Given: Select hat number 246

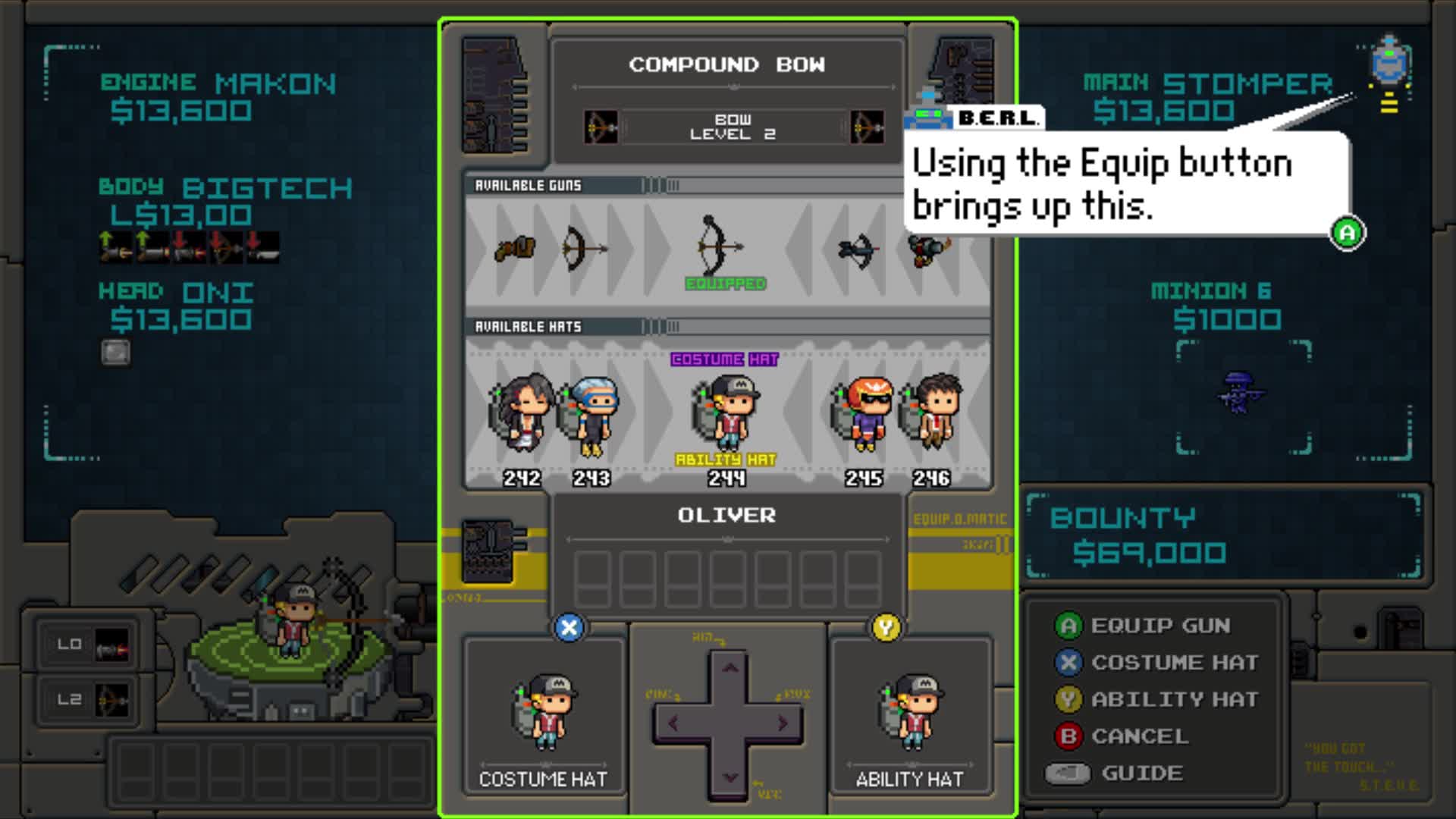Looking at the screenshot, I should click(932, 413).
